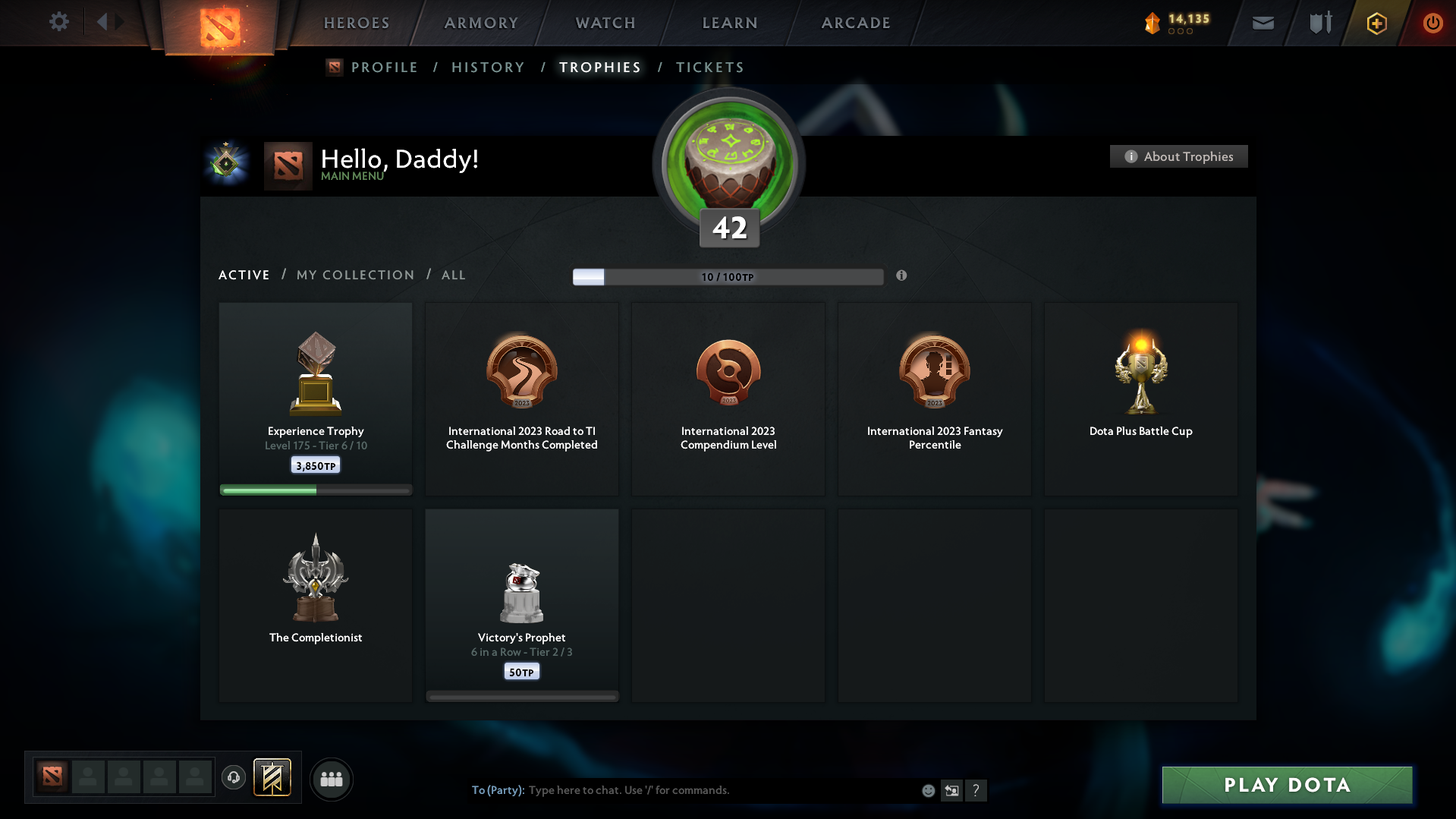Open the TICKETS section
Image resolution: width=1456 pixels, height=819 pixels.
709,68
